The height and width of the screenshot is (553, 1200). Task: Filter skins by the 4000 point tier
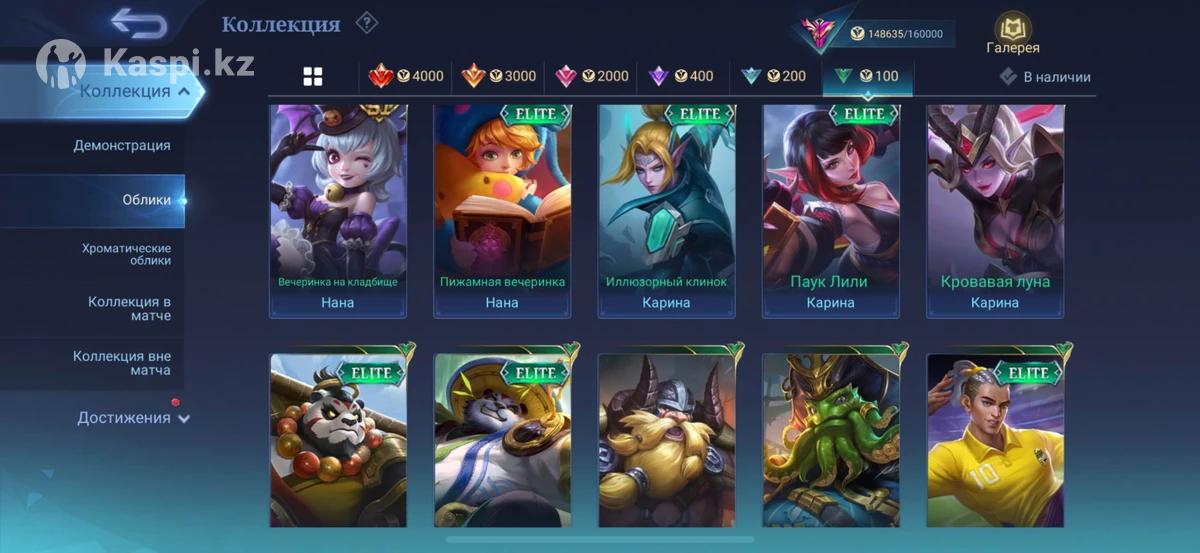pos(407,76)
